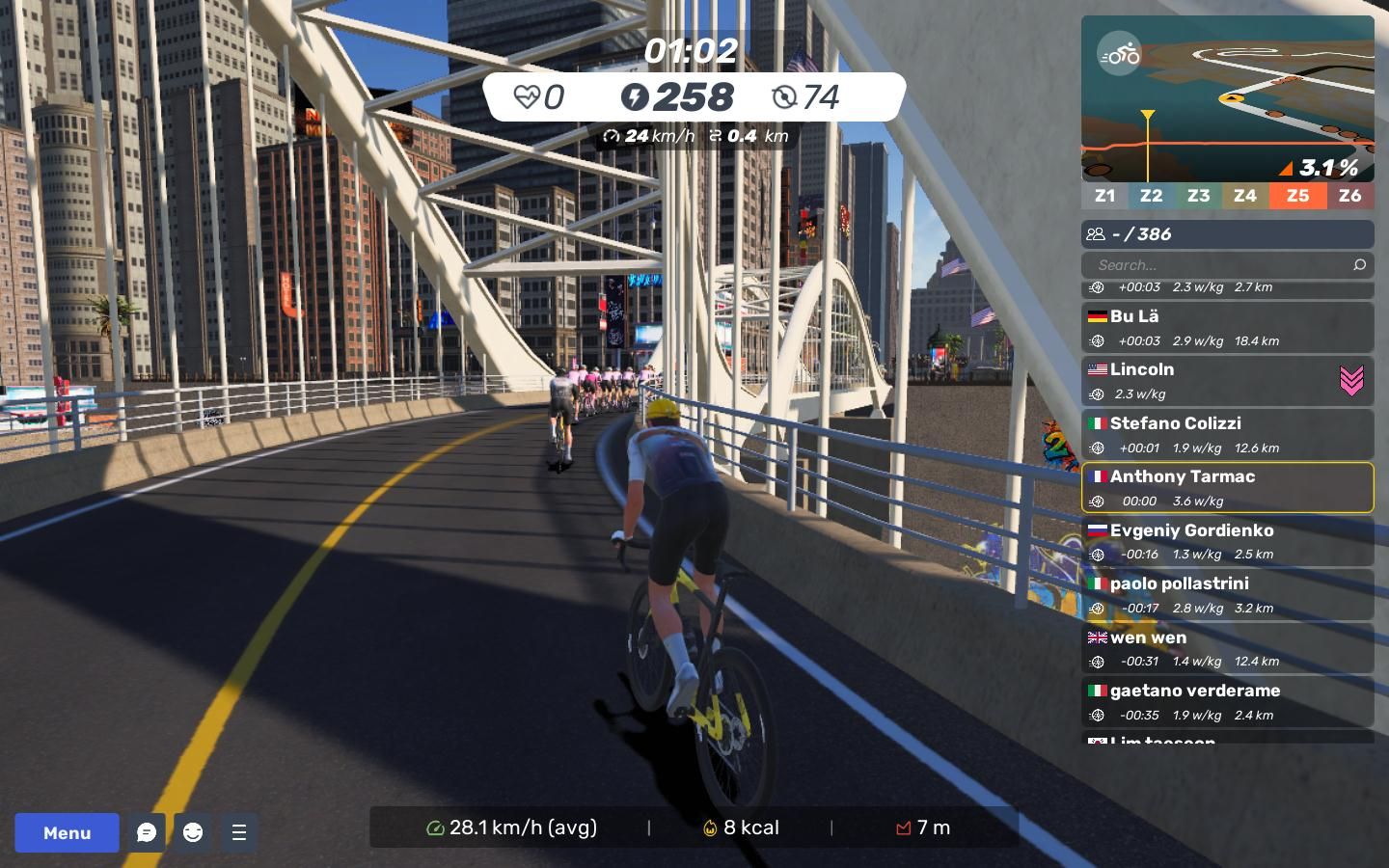Viewport: 1389px width, 868px height.
Task: Select the Z1 power zone tab
Action: tap(1104, 196)
